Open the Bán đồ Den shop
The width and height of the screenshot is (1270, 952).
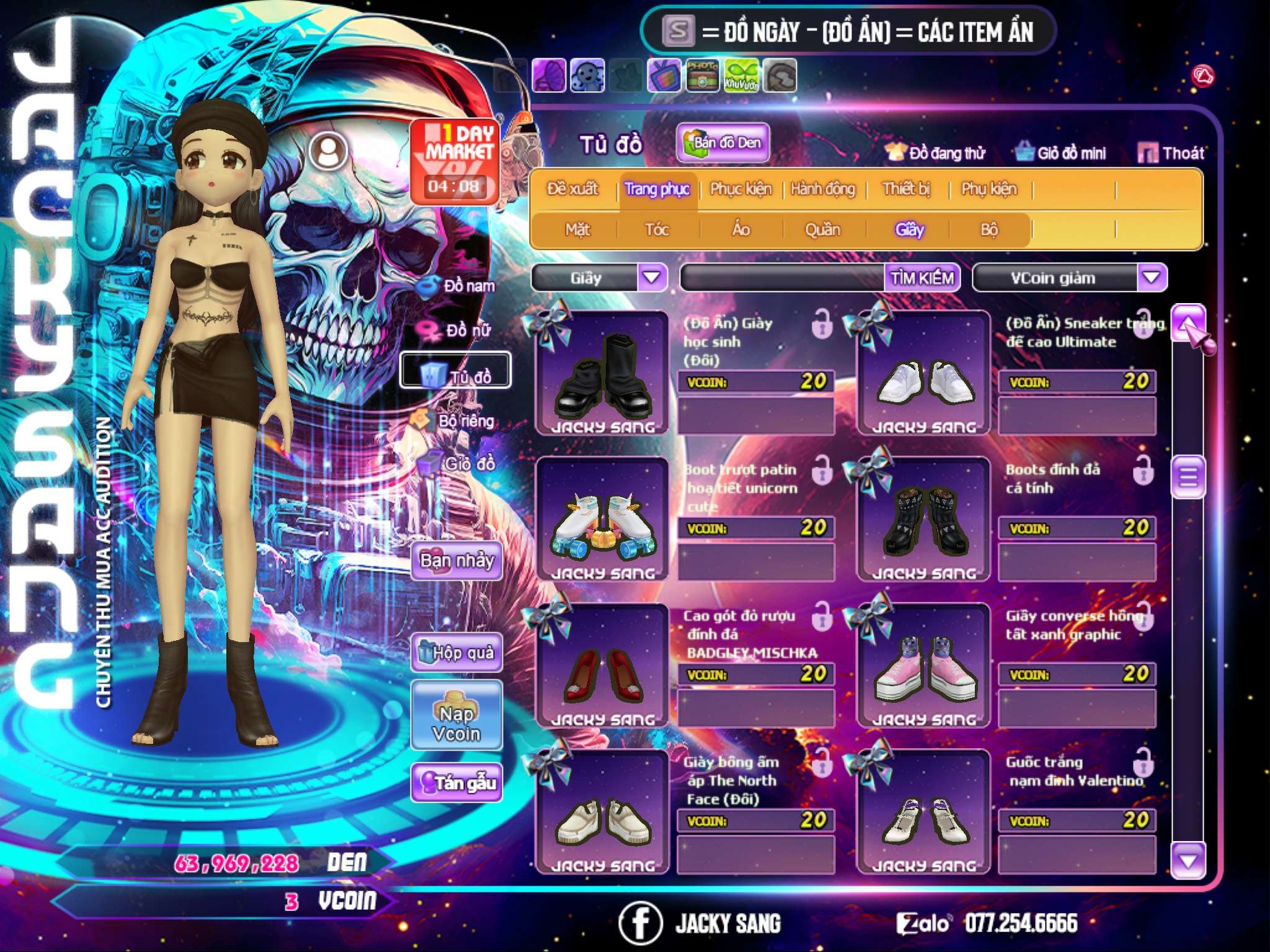[723, 143]
